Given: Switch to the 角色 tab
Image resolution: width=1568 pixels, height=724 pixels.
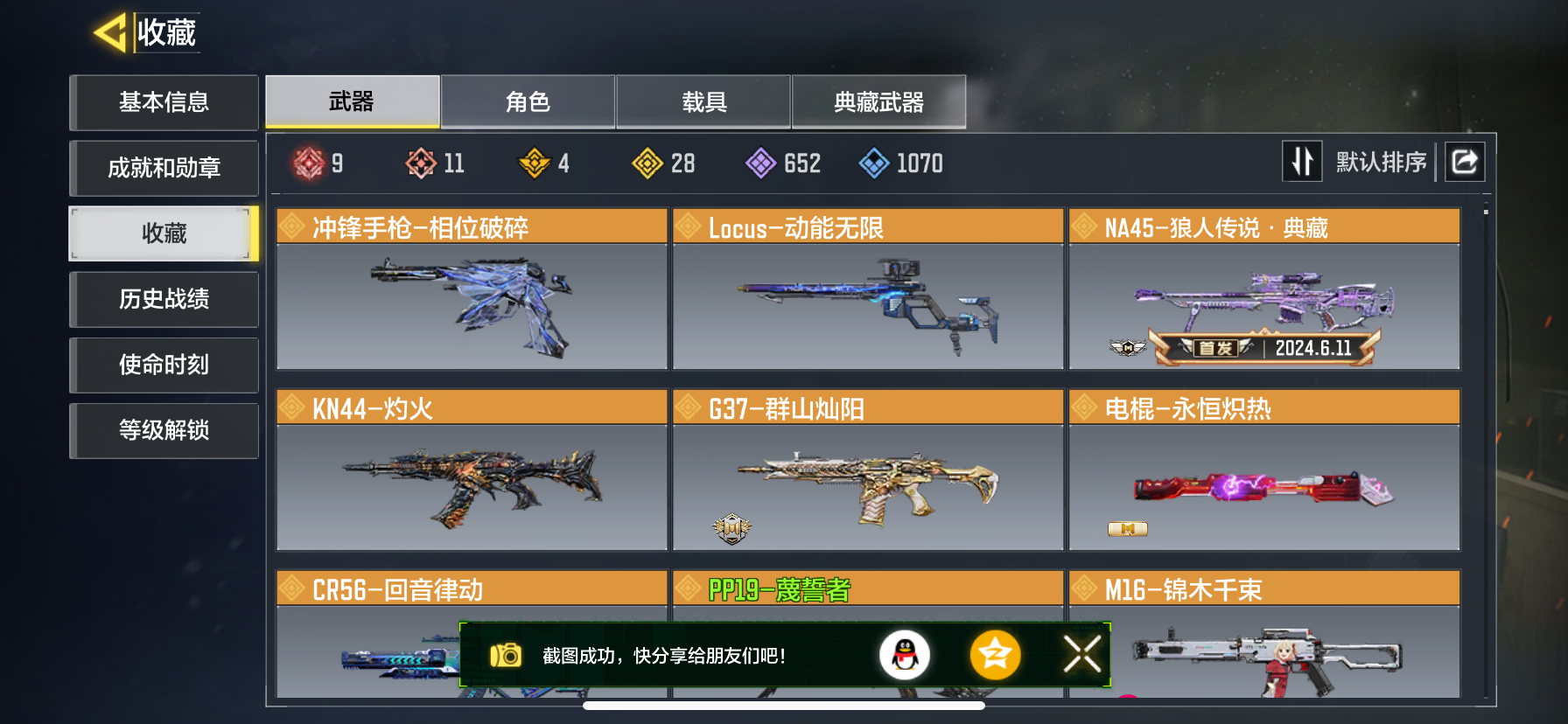Looking at the screenshot, I should coord(528,102).
